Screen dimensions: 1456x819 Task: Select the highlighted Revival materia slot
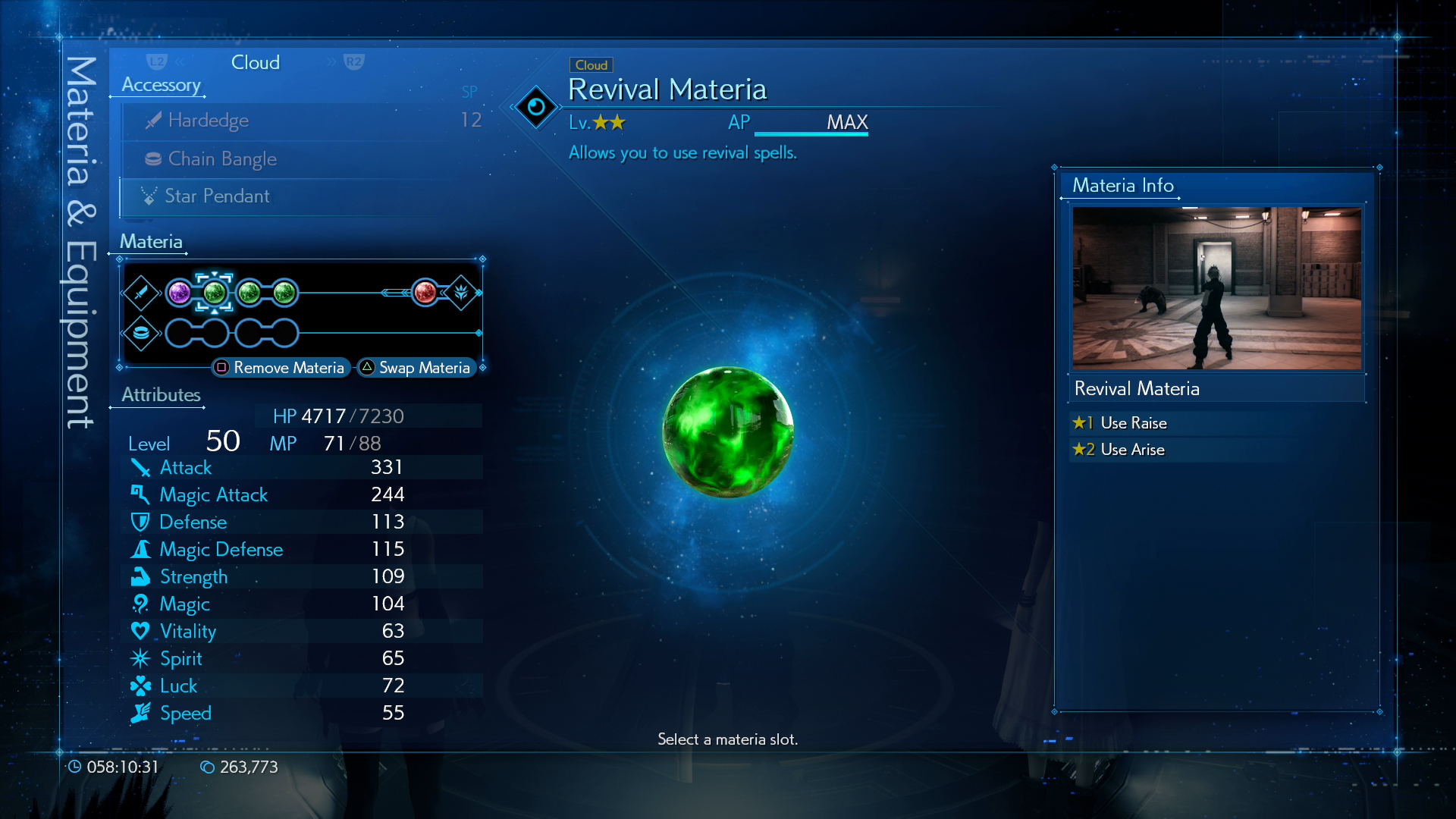pyautogui.click(x=215, y=293)
